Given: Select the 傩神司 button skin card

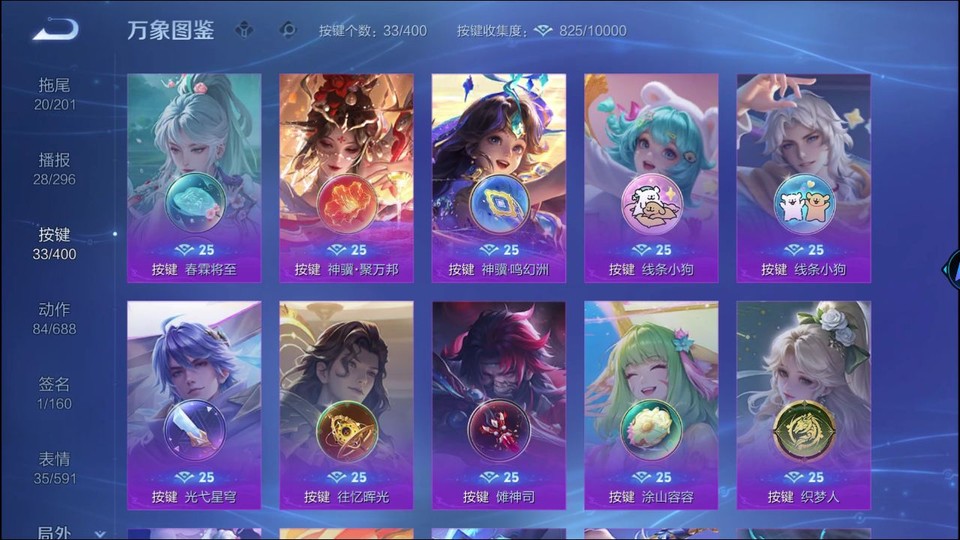Looking at the screenshot, I should coord(499,405).
